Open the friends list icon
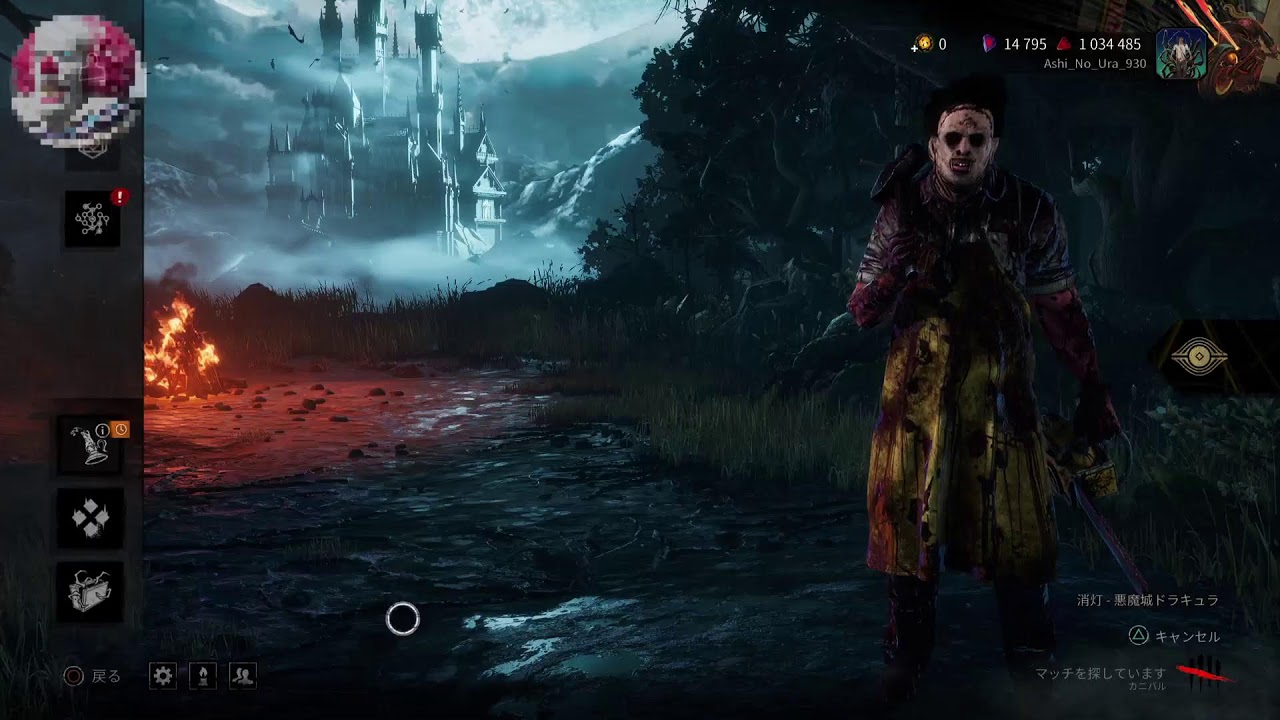1280x720 pixels. (243, 676)
